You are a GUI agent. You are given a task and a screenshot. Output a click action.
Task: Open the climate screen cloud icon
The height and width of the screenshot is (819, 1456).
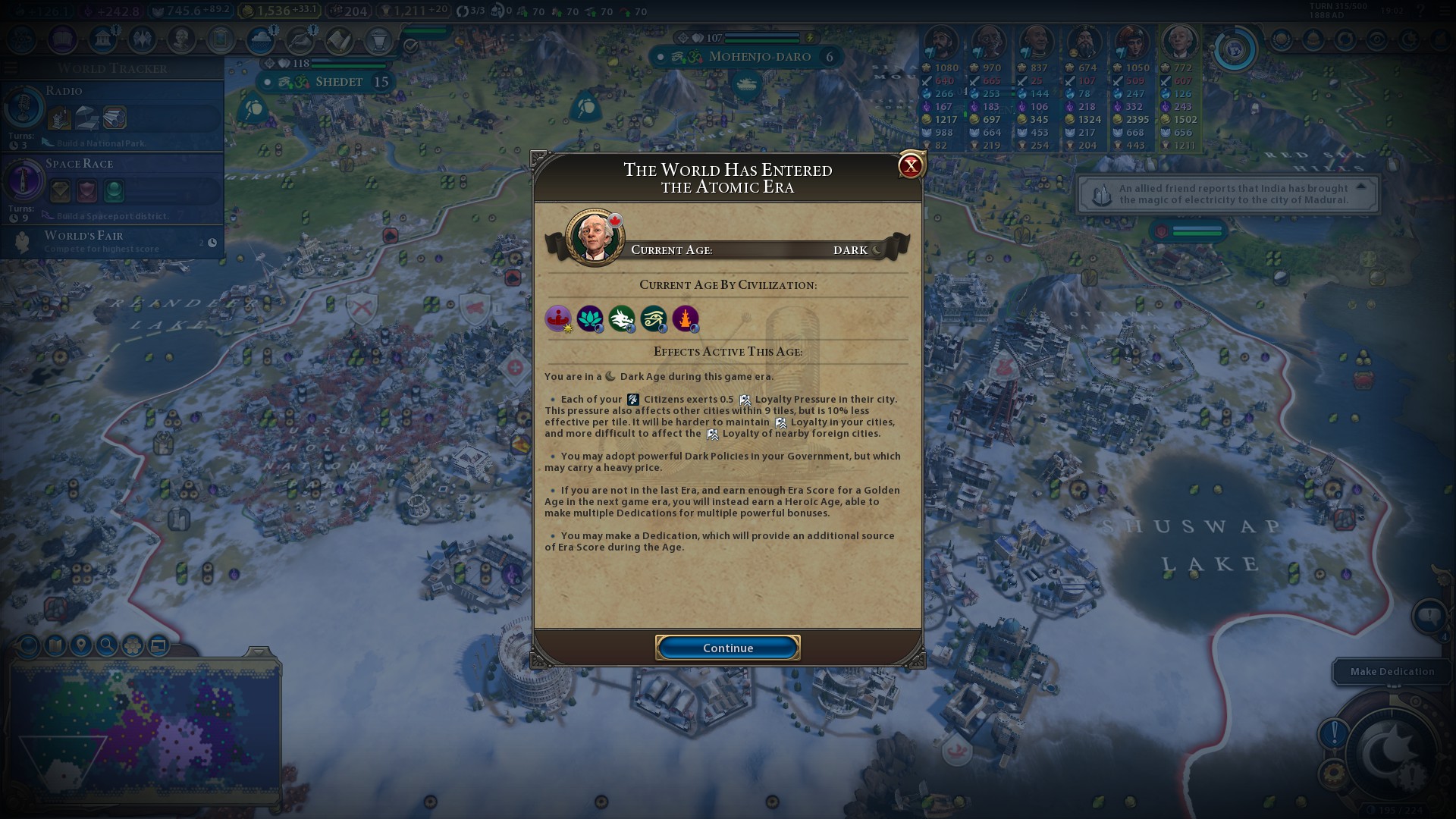(x=261, y=39)
